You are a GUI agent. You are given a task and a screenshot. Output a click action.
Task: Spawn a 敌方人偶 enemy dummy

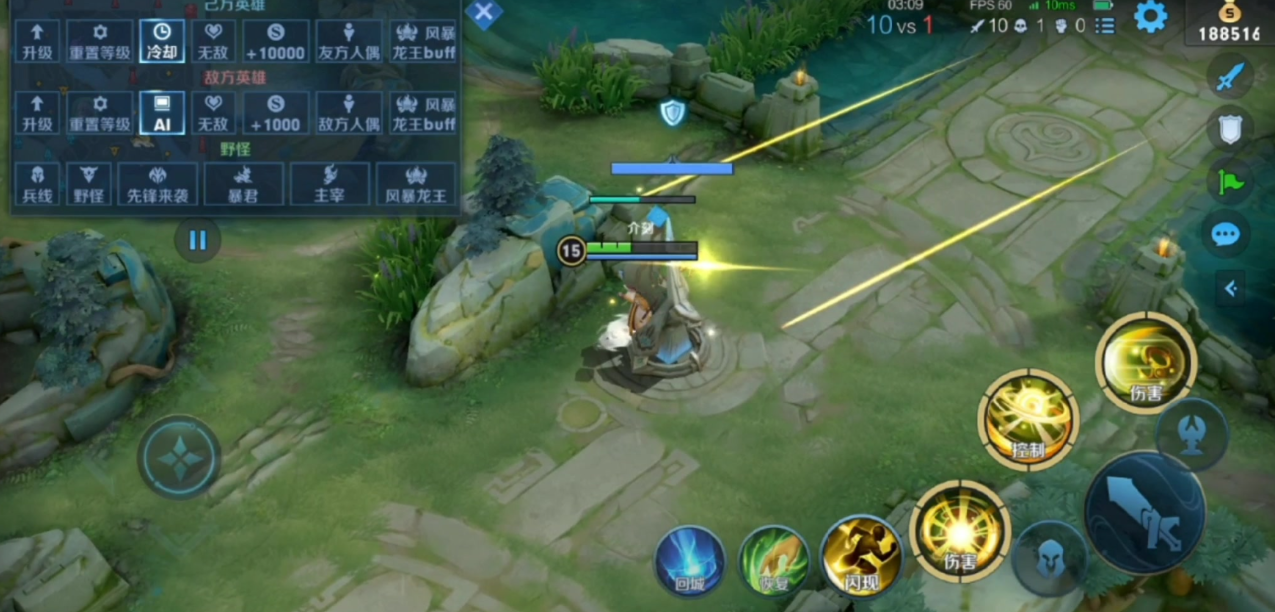click(x=348, y=112)
